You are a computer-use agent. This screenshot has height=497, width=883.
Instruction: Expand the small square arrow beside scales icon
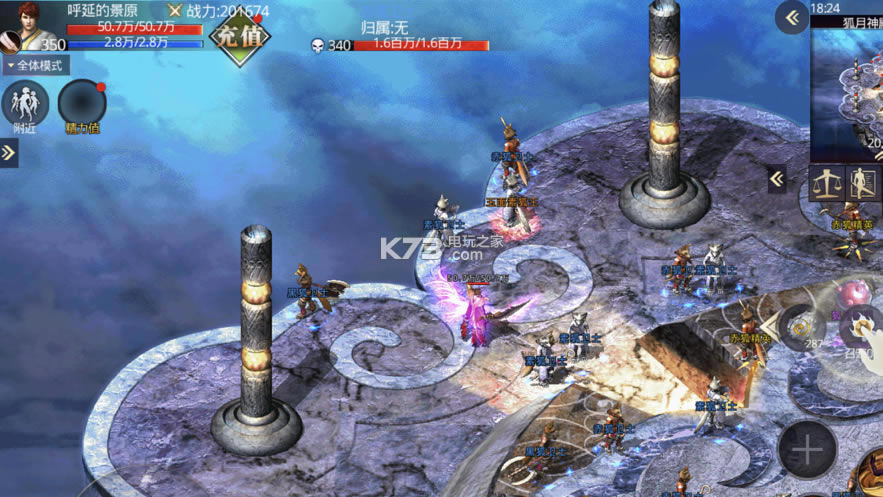pos(777,180)
